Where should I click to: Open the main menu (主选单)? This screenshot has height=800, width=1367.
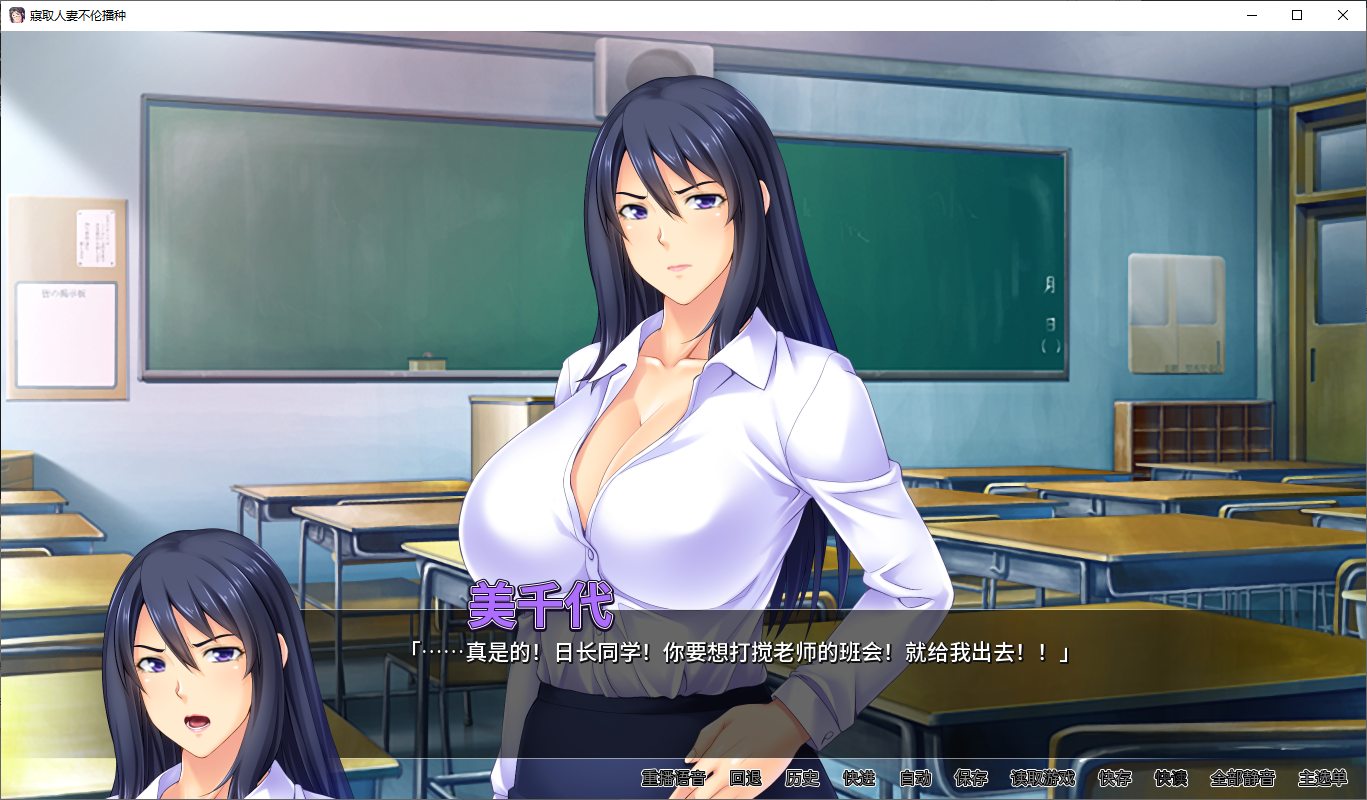(x=1322, y=778)
